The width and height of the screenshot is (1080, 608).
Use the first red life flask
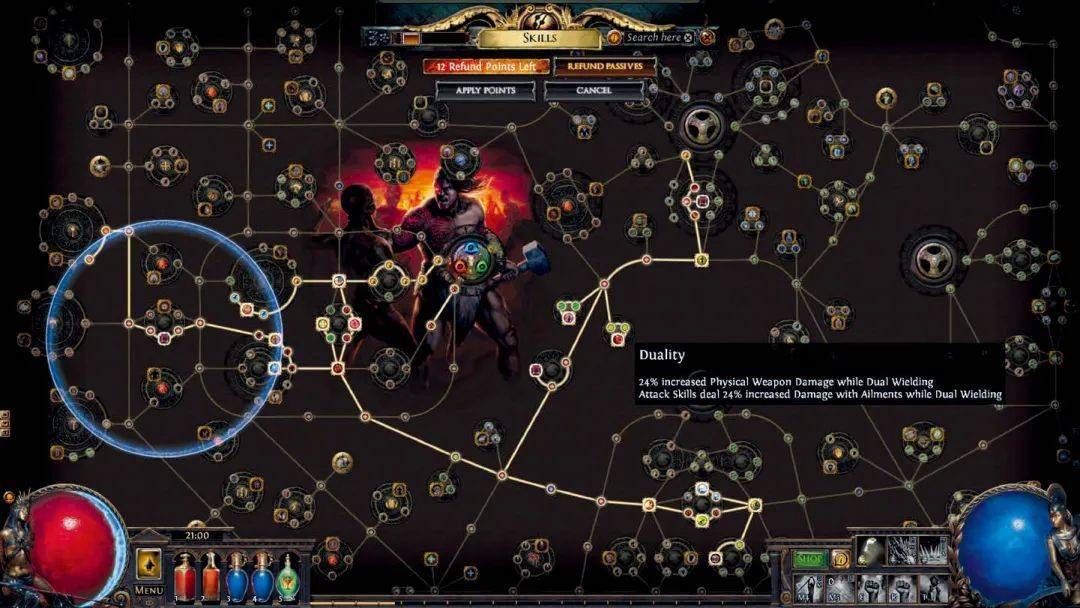(x=184, y=577)
